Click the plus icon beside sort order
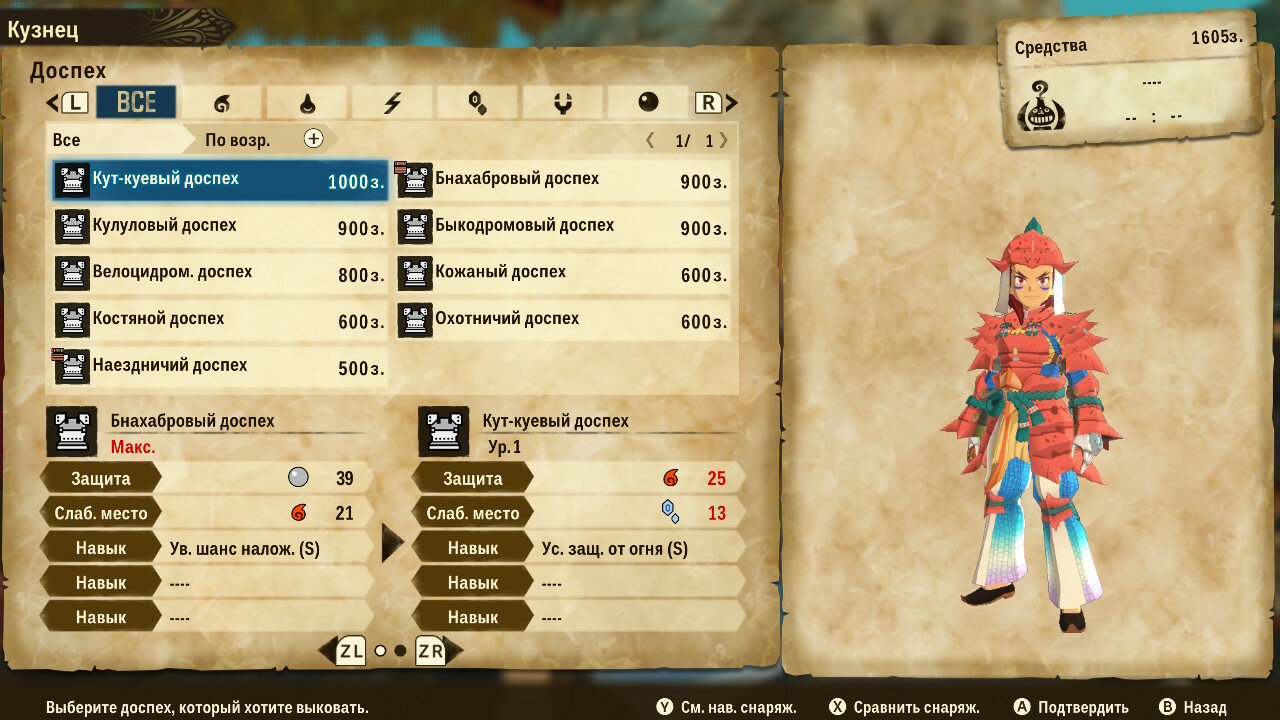 tap(314, 139)
